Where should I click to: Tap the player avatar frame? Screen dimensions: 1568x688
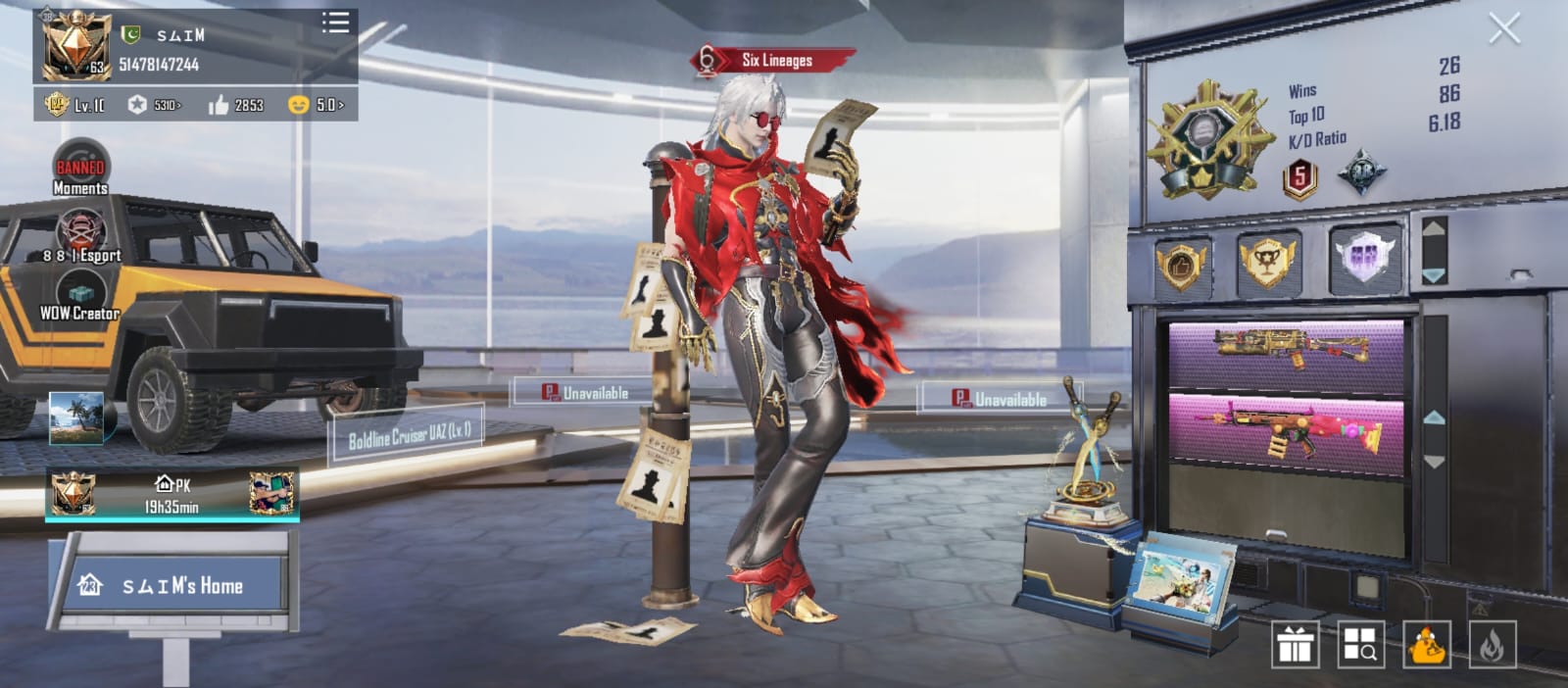(73, 46)
